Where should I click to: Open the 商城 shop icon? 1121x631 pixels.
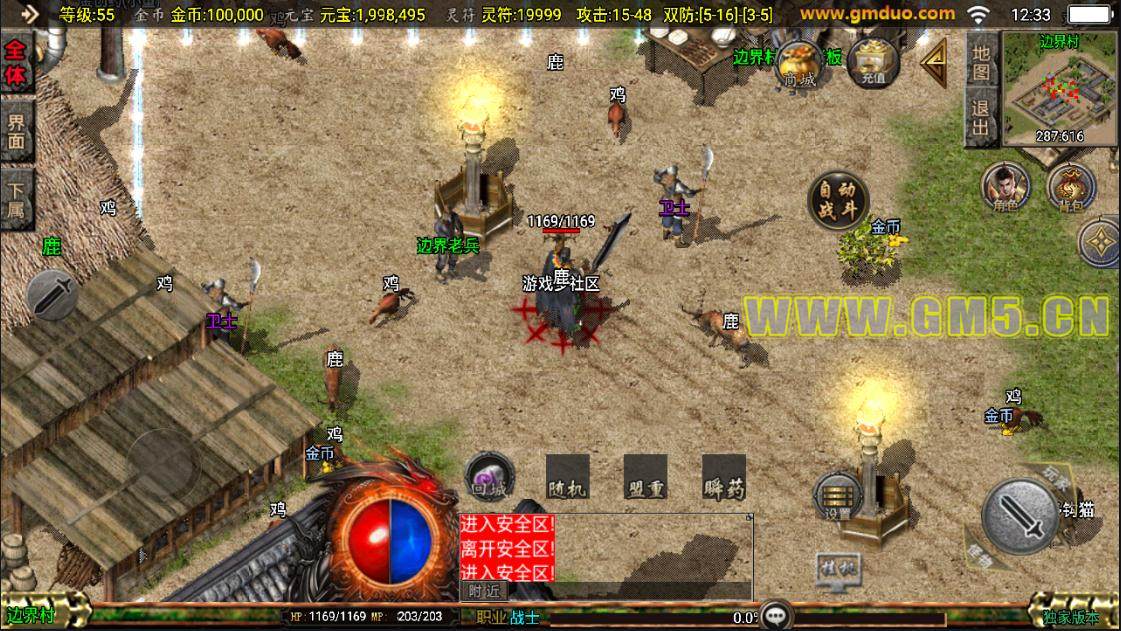coord(799,64)
